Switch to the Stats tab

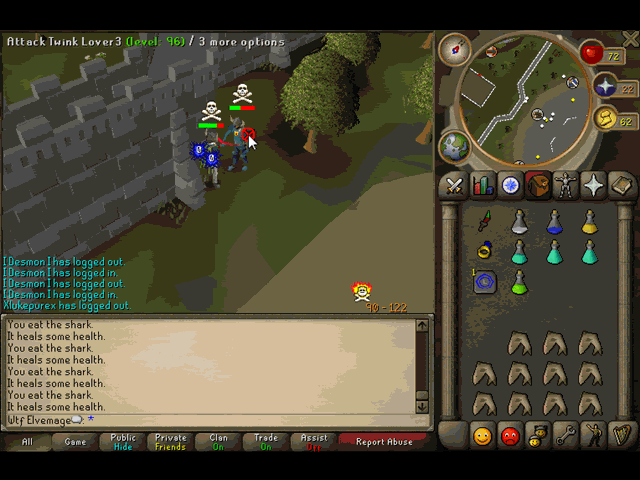(x=483, y=186)
